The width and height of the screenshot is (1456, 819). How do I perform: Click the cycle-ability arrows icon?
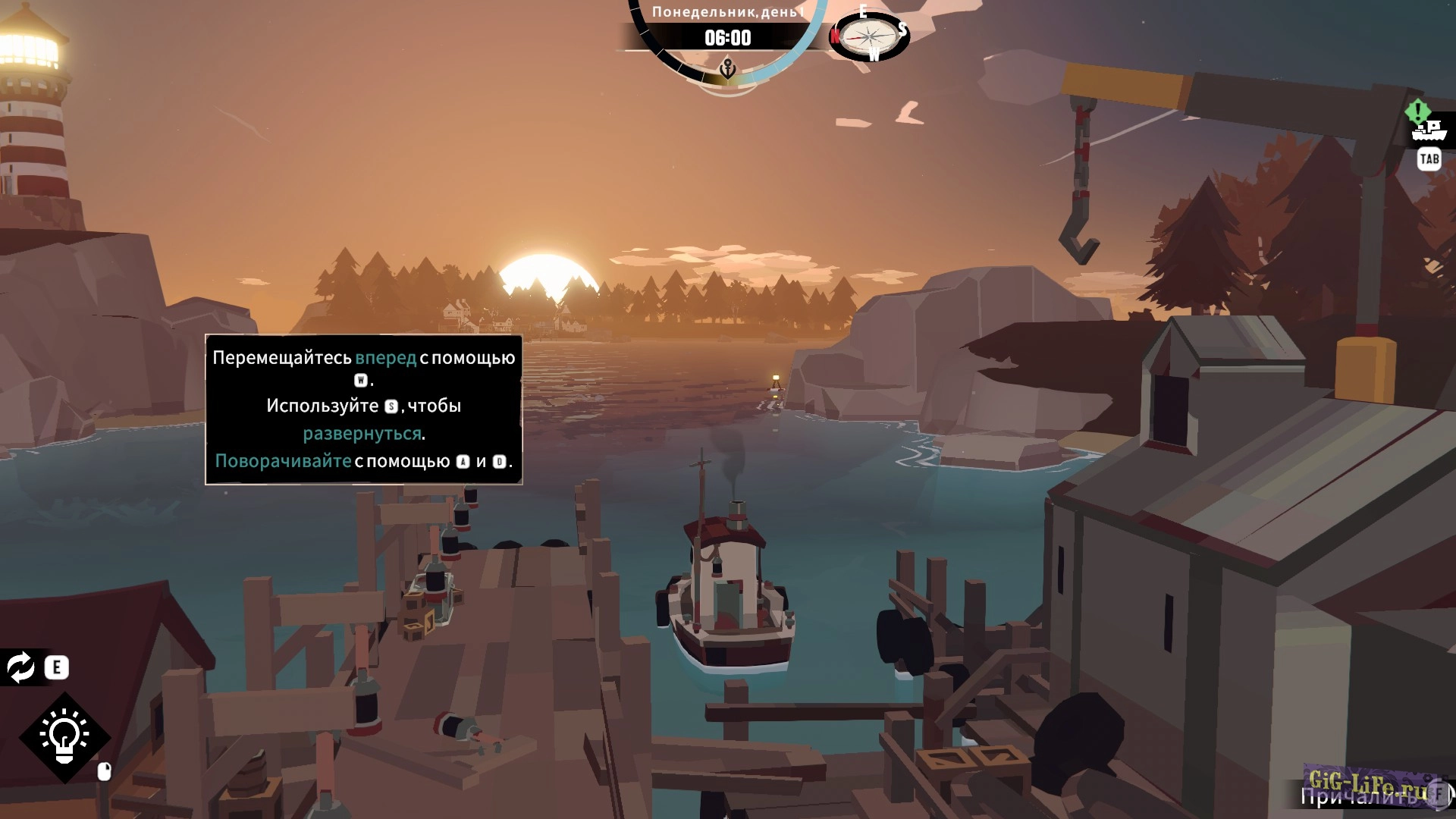(20, 667)
